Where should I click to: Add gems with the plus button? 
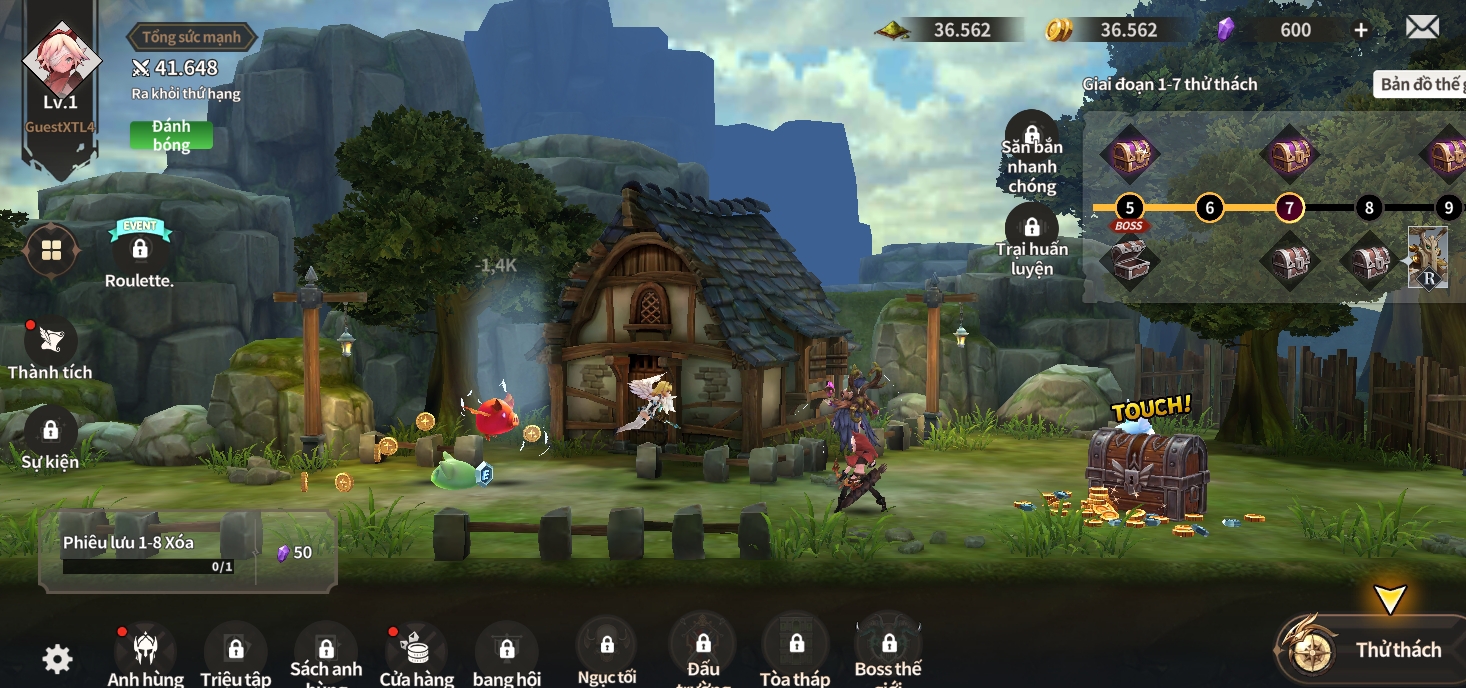click(x=1361, y=30)
